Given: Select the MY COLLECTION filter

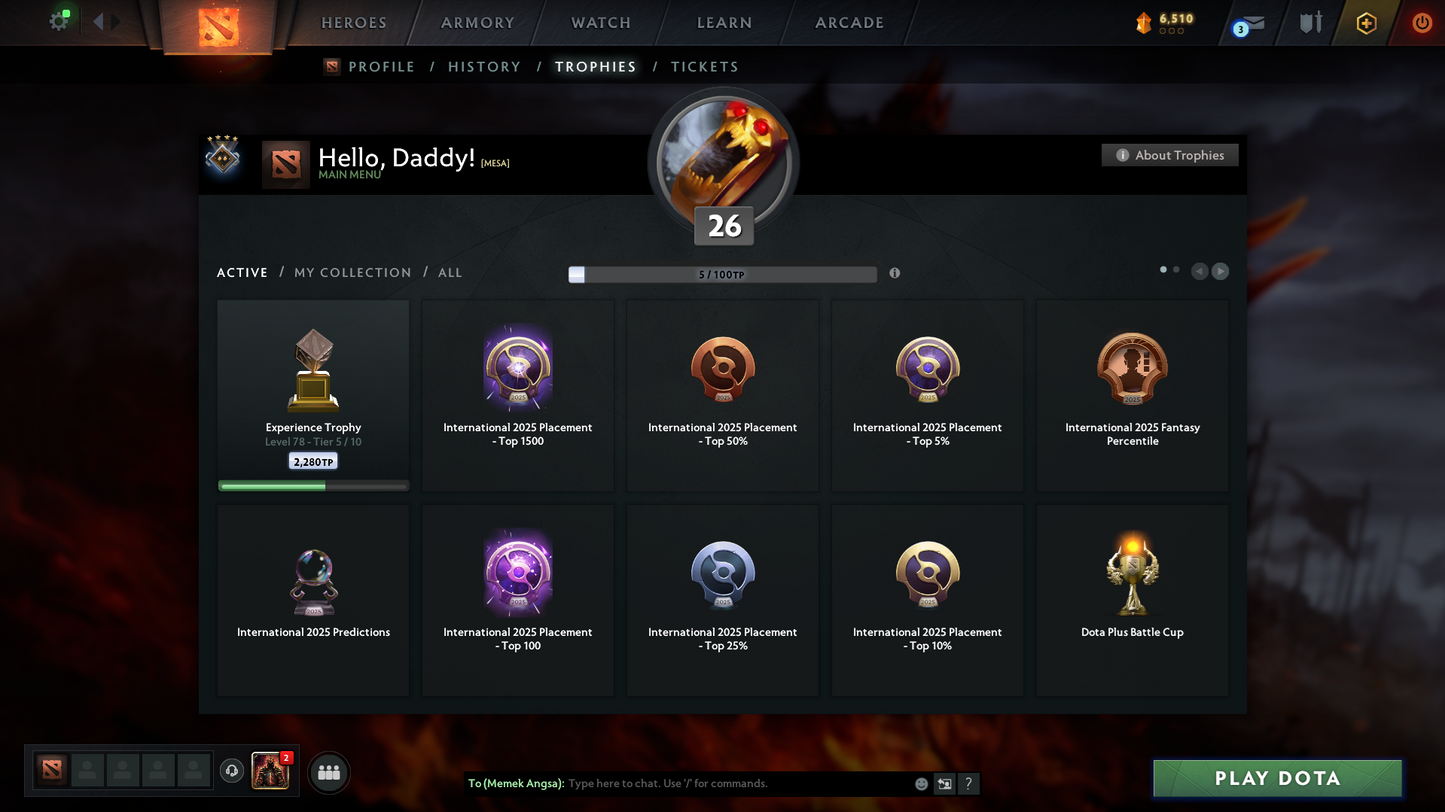Looking at the screenshot, I should (x=352, y=272).
